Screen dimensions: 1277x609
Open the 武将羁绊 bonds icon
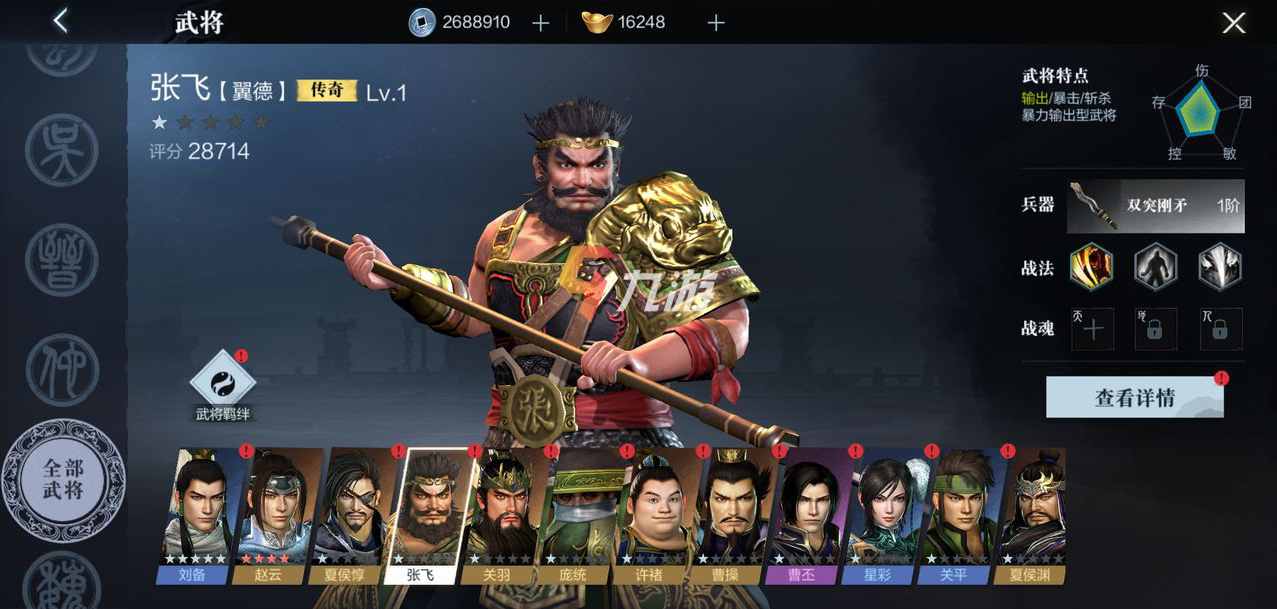[223, 385]
